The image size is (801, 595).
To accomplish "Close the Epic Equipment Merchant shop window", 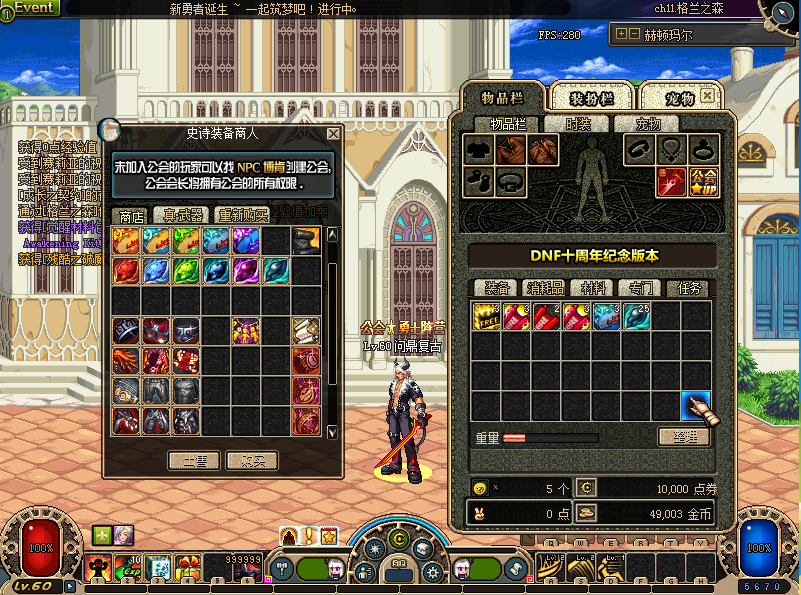I will point(334,133).
